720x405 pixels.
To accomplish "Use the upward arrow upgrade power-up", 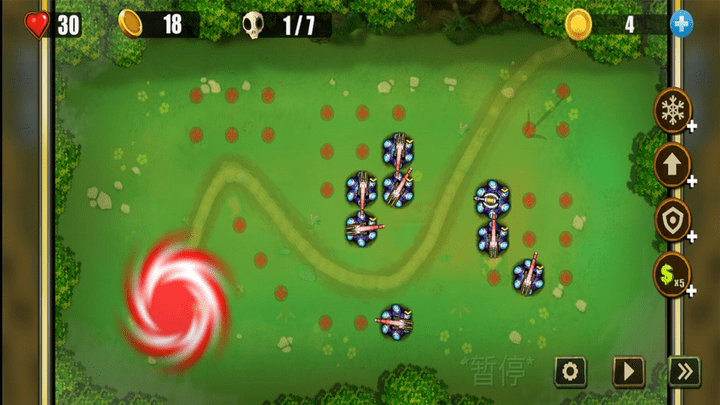I will coord(672,164).
